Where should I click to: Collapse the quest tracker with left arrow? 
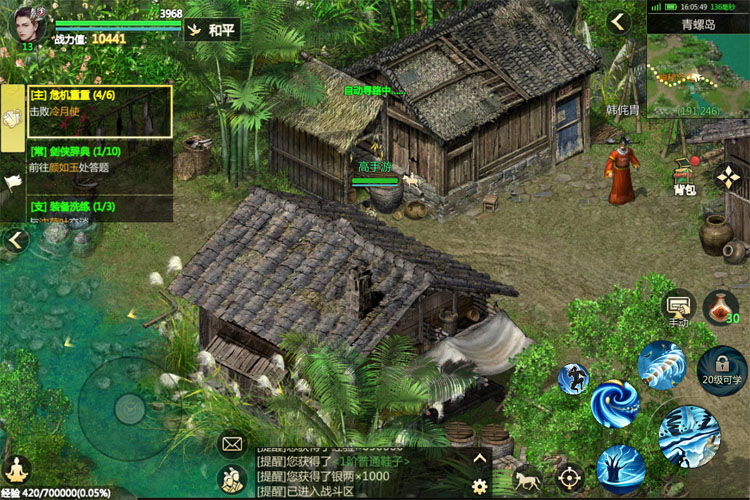click(x=15, y=240)
